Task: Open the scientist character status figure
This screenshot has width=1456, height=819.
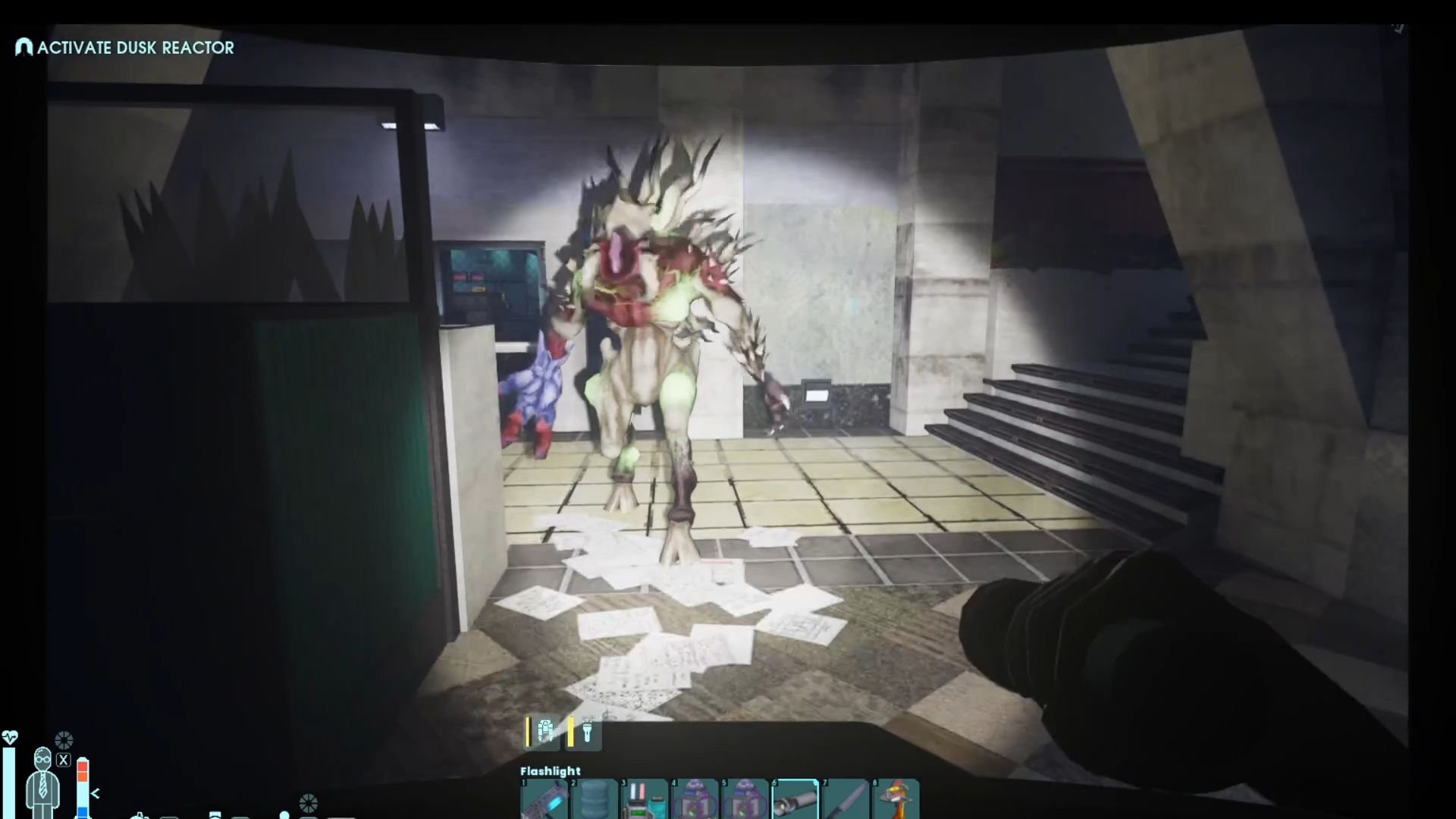Action: click(x=42, y=781)
